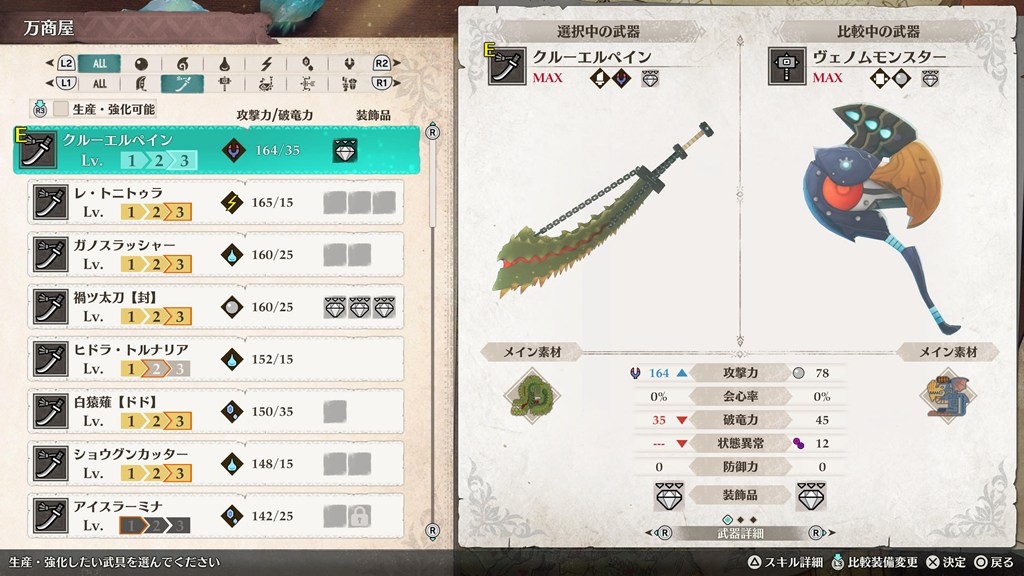
Task: Filter by the lightning bolt element tab
Action: (267, 63)
